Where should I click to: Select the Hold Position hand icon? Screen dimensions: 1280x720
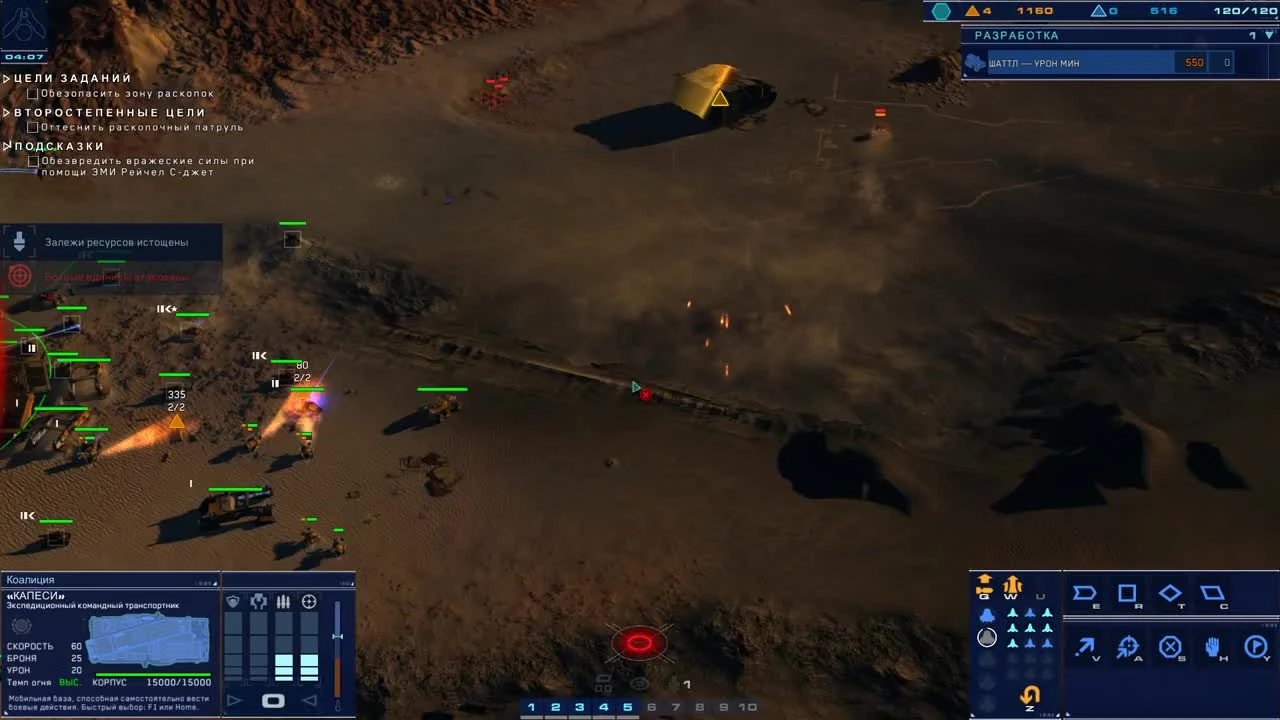[1214, 647]
